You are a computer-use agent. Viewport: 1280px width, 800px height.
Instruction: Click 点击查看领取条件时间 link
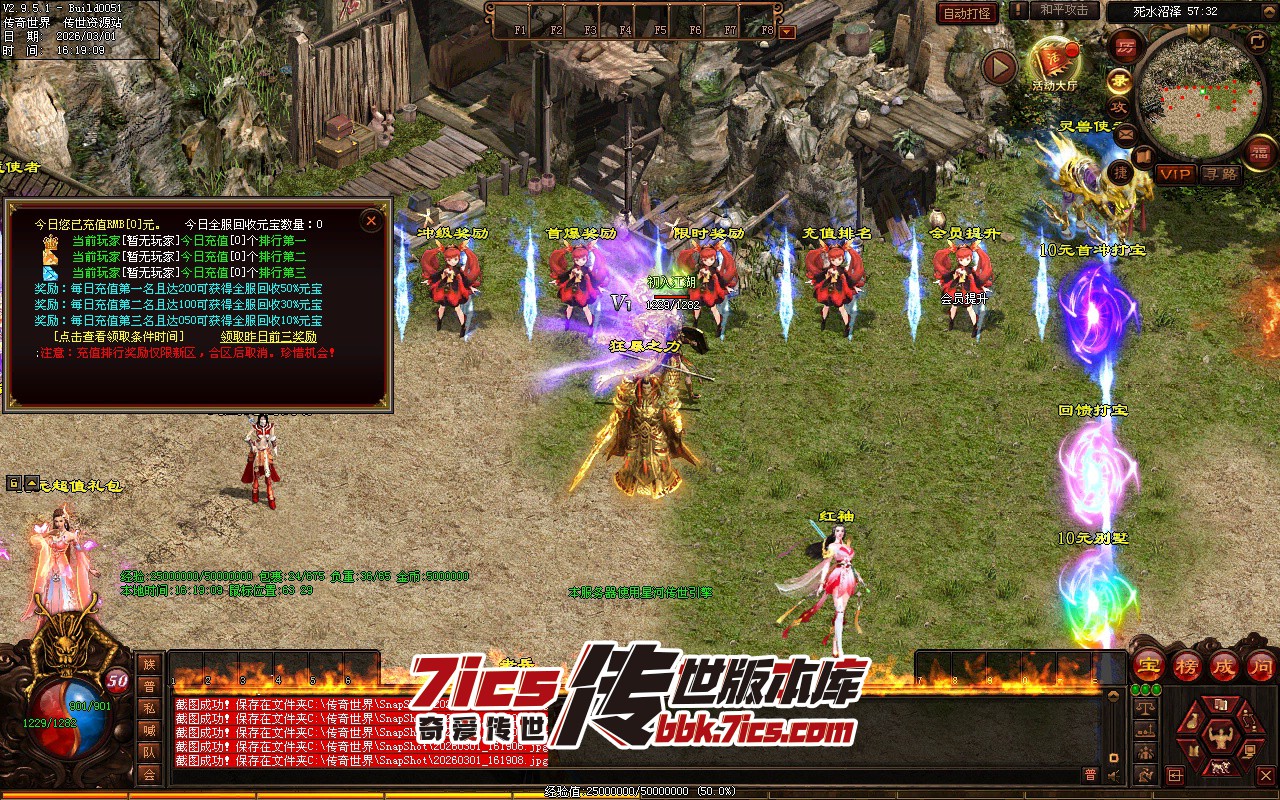pos(125,337)
